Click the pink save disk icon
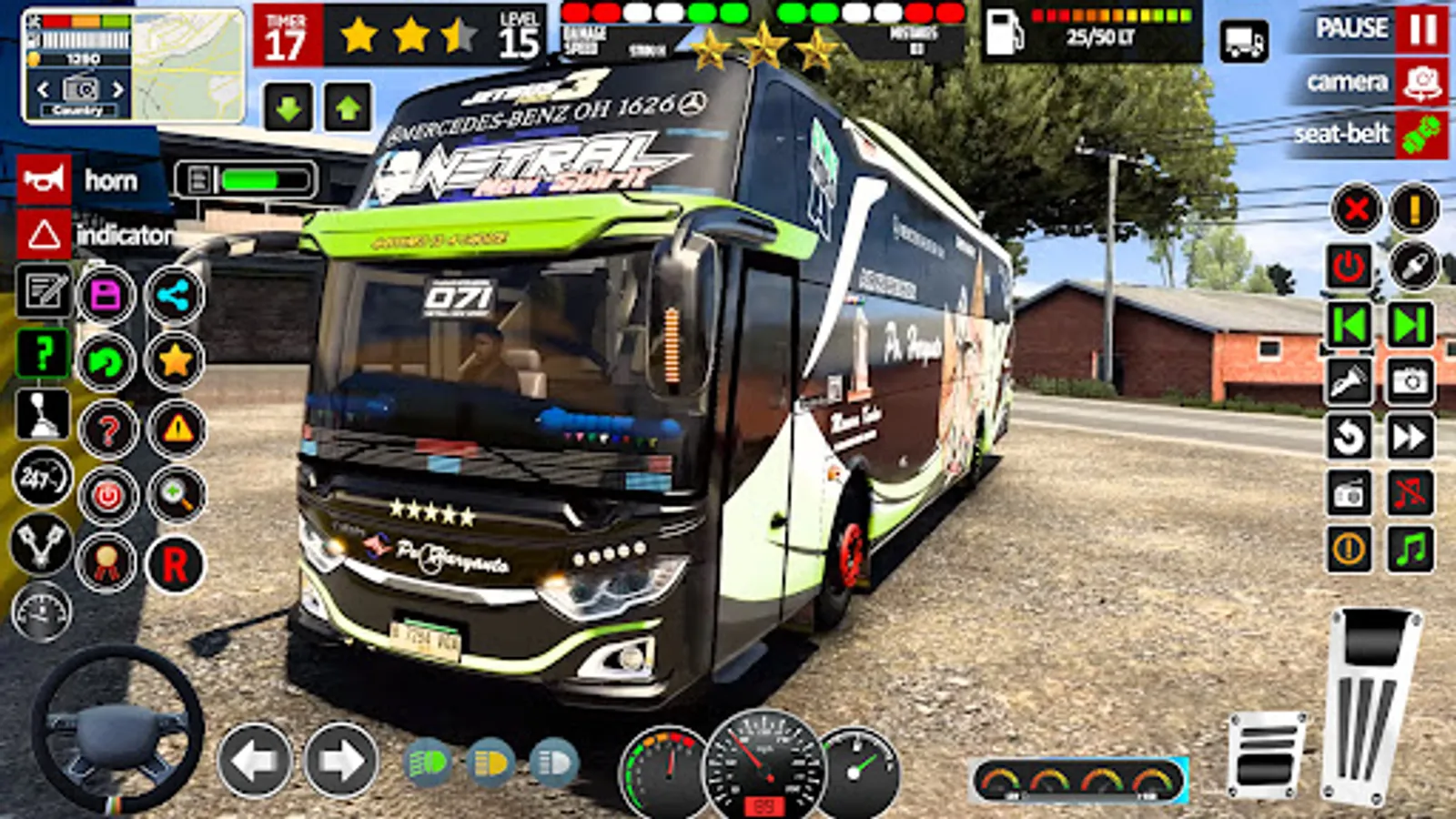This screenshot has height=819, width=1456. [106, 296]
